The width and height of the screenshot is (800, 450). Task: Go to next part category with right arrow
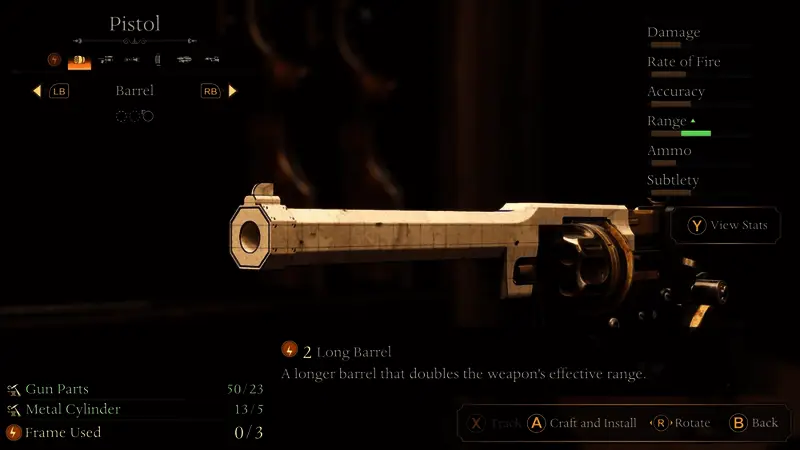(x=233, y=91)
